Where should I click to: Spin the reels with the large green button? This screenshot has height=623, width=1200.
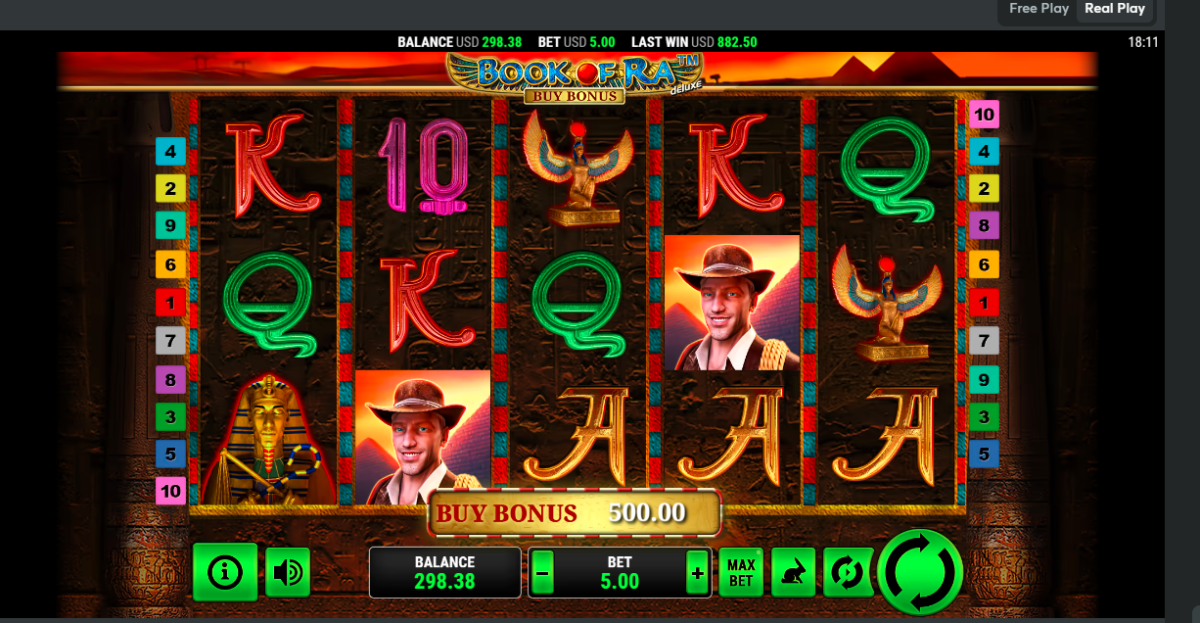pyautogui.click(x=919, y=572)
